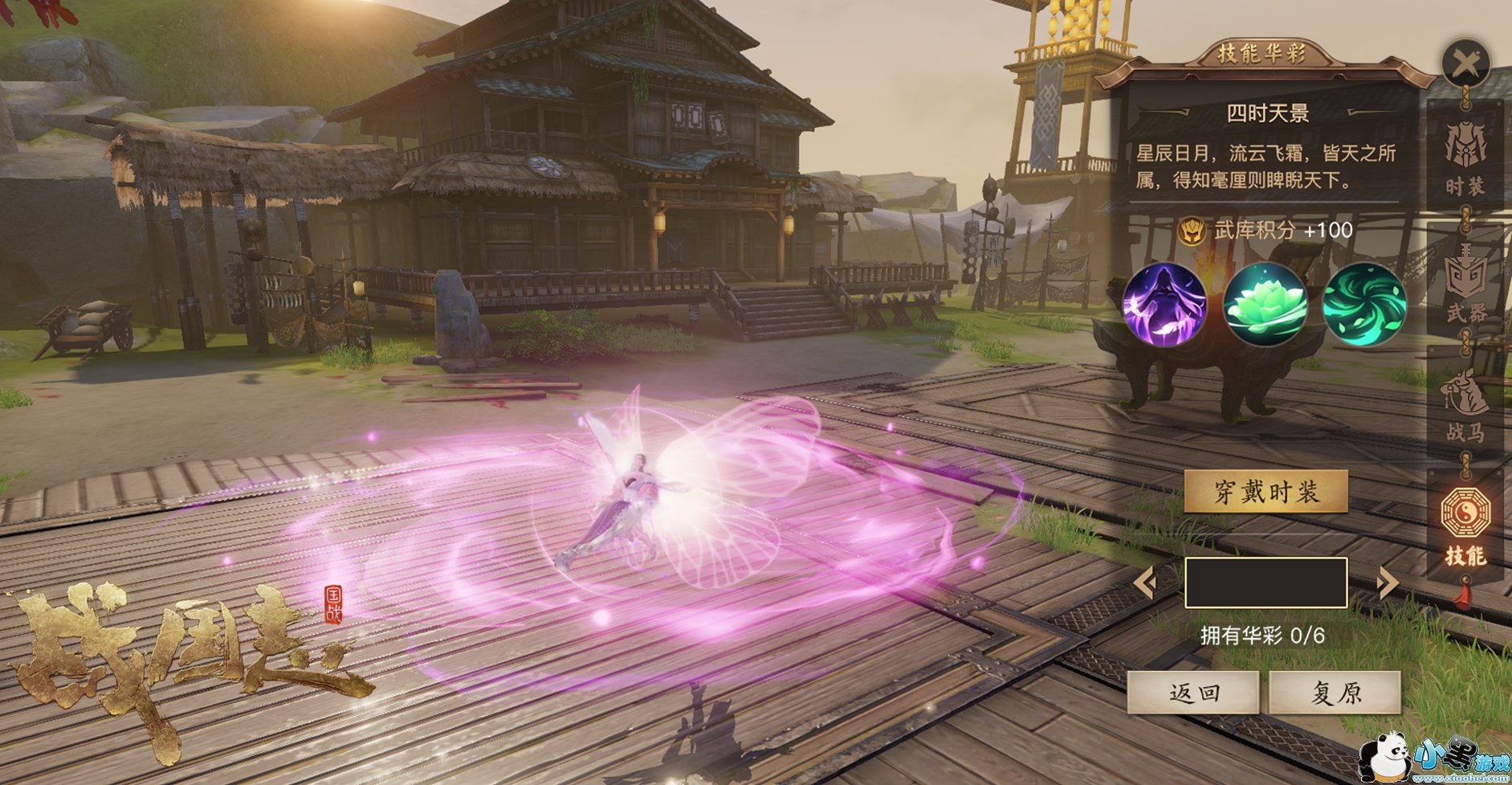Close the 技能华彩 panel
Screen dimensions: 1512x785
tap(1465, 63)
